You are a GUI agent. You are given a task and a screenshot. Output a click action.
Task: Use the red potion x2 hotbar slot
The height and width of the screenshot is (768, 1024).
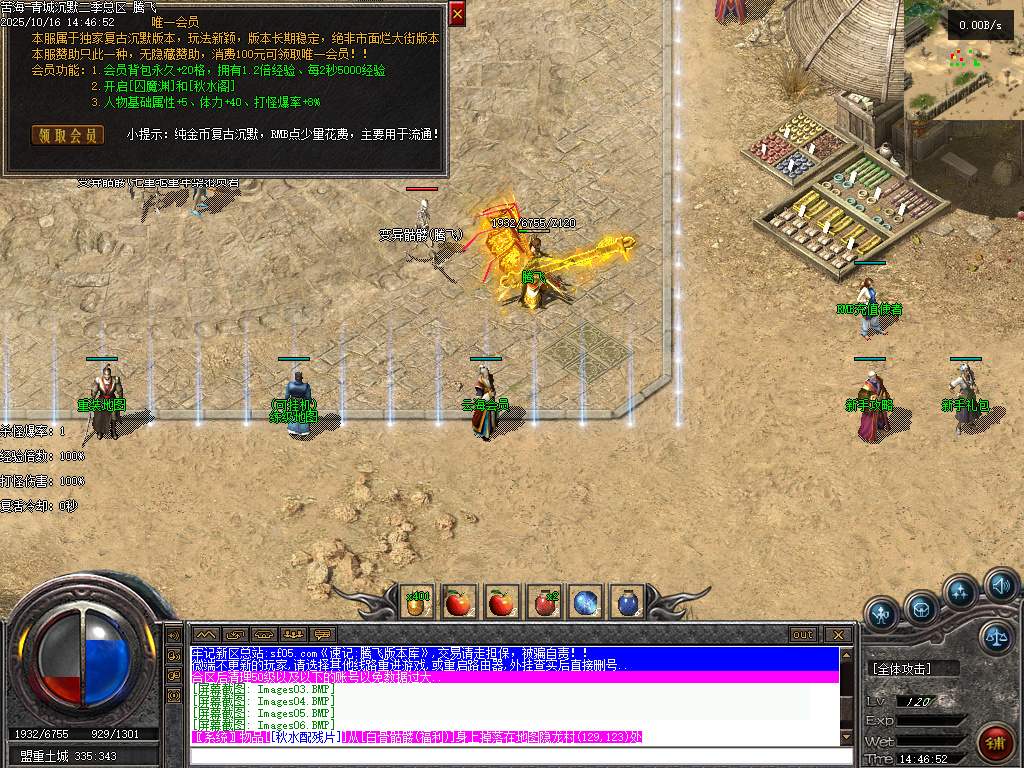544,602
